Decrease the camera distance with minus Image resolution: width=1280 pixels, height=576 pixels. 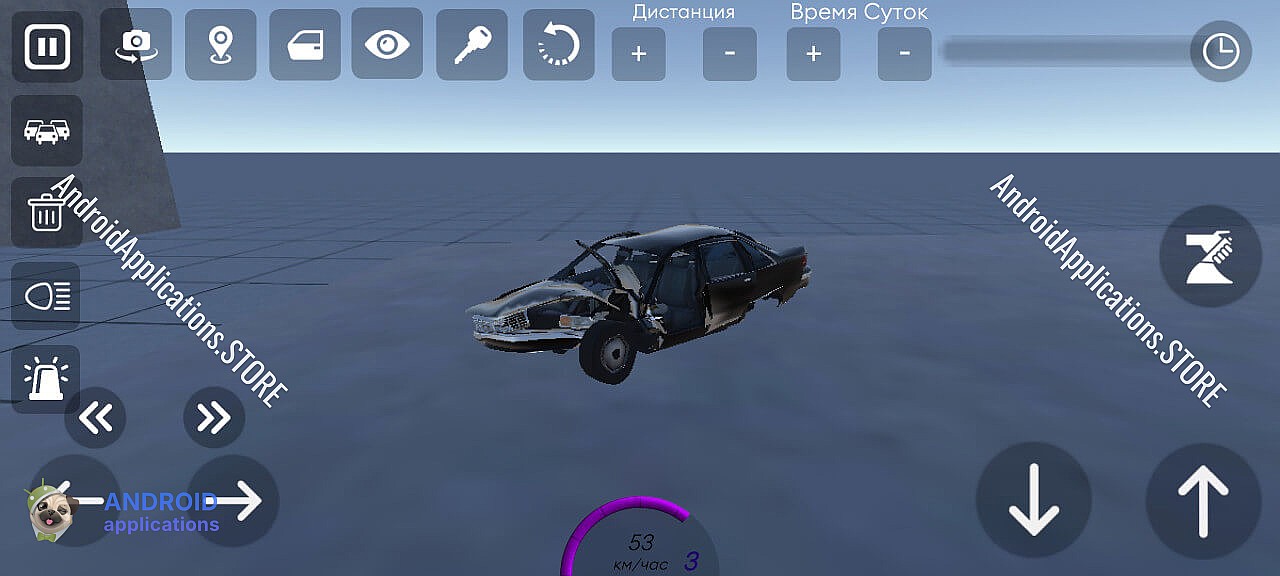click(729, 54)
